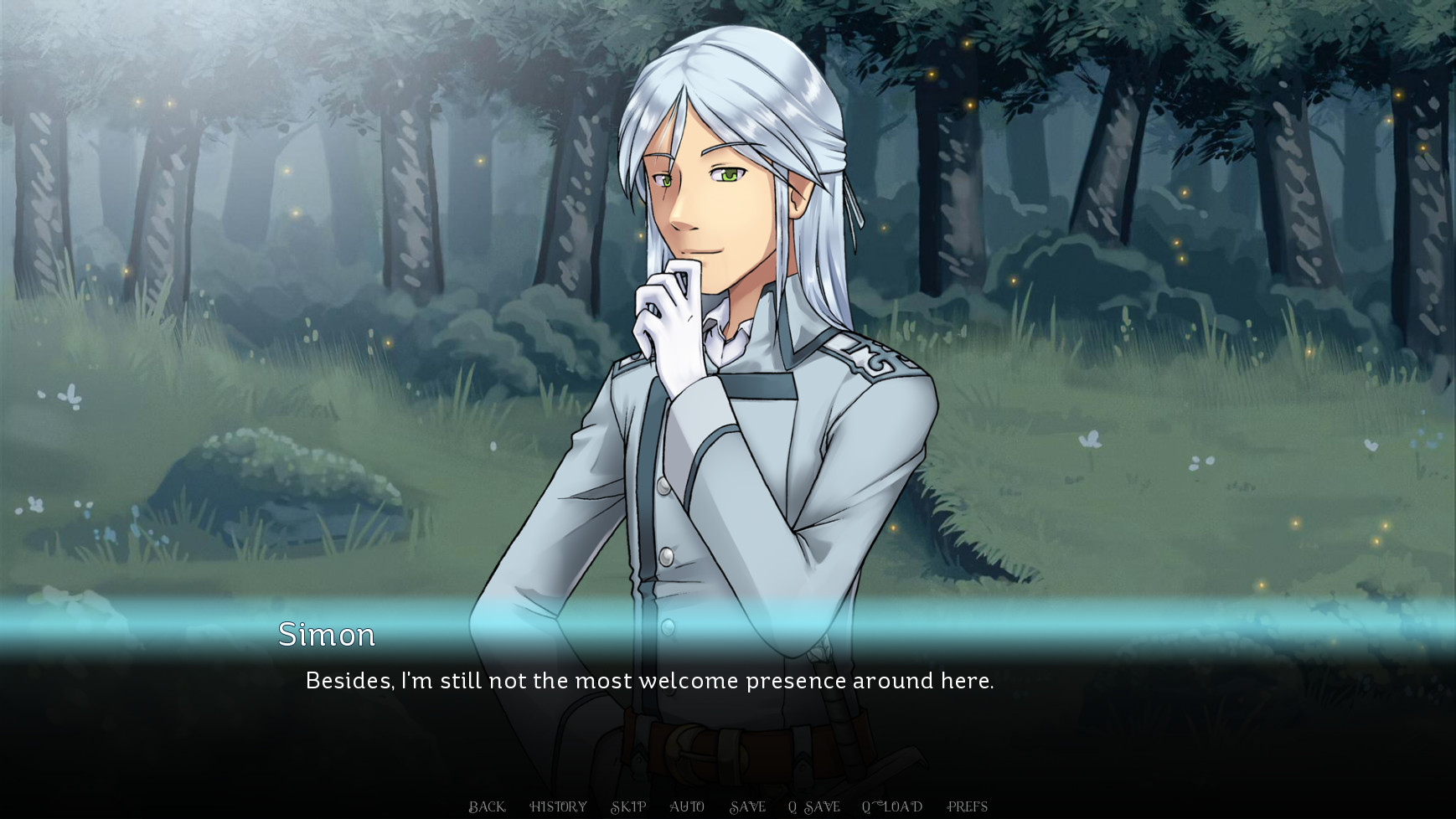Enable auto-read mode via AUTO

(x=689, y=806)
